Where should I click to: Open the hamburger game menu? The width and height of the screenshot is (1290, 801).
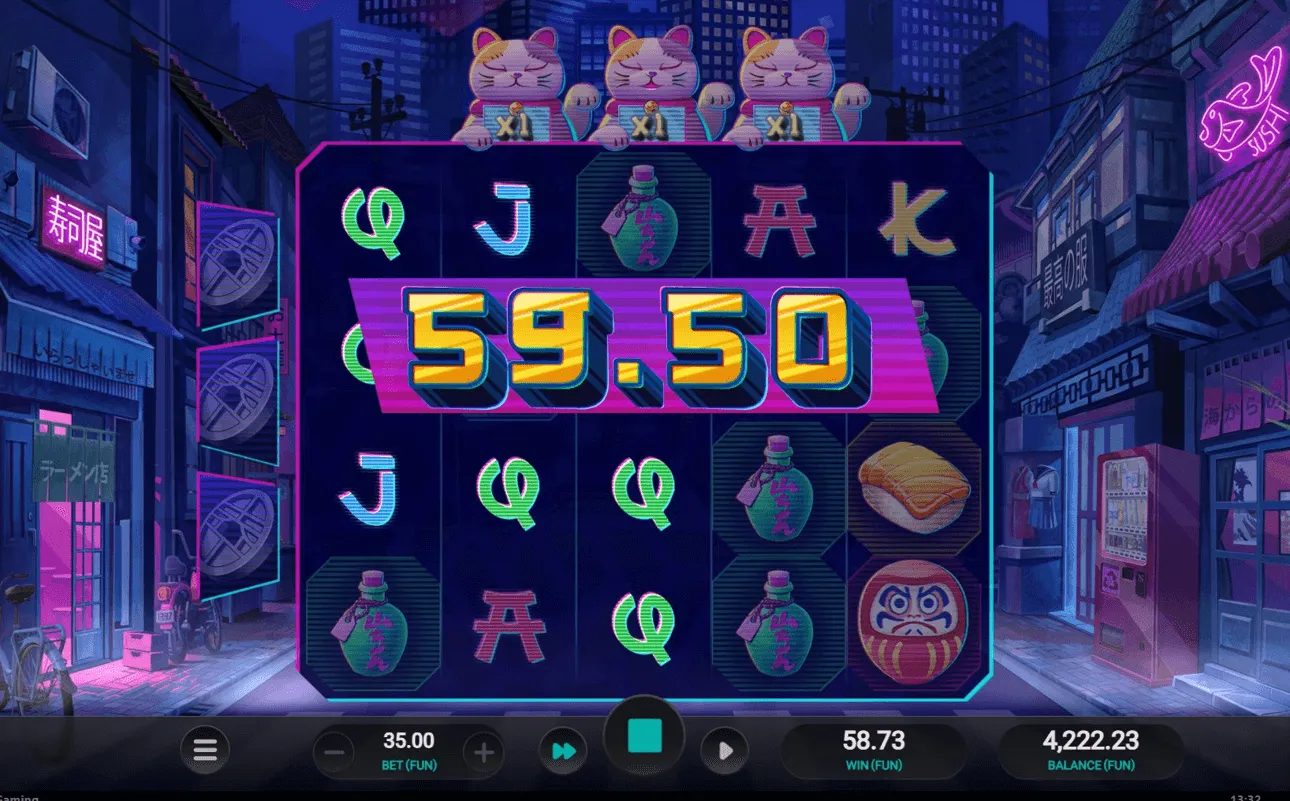pyautogui.click(x=204, y=751)
